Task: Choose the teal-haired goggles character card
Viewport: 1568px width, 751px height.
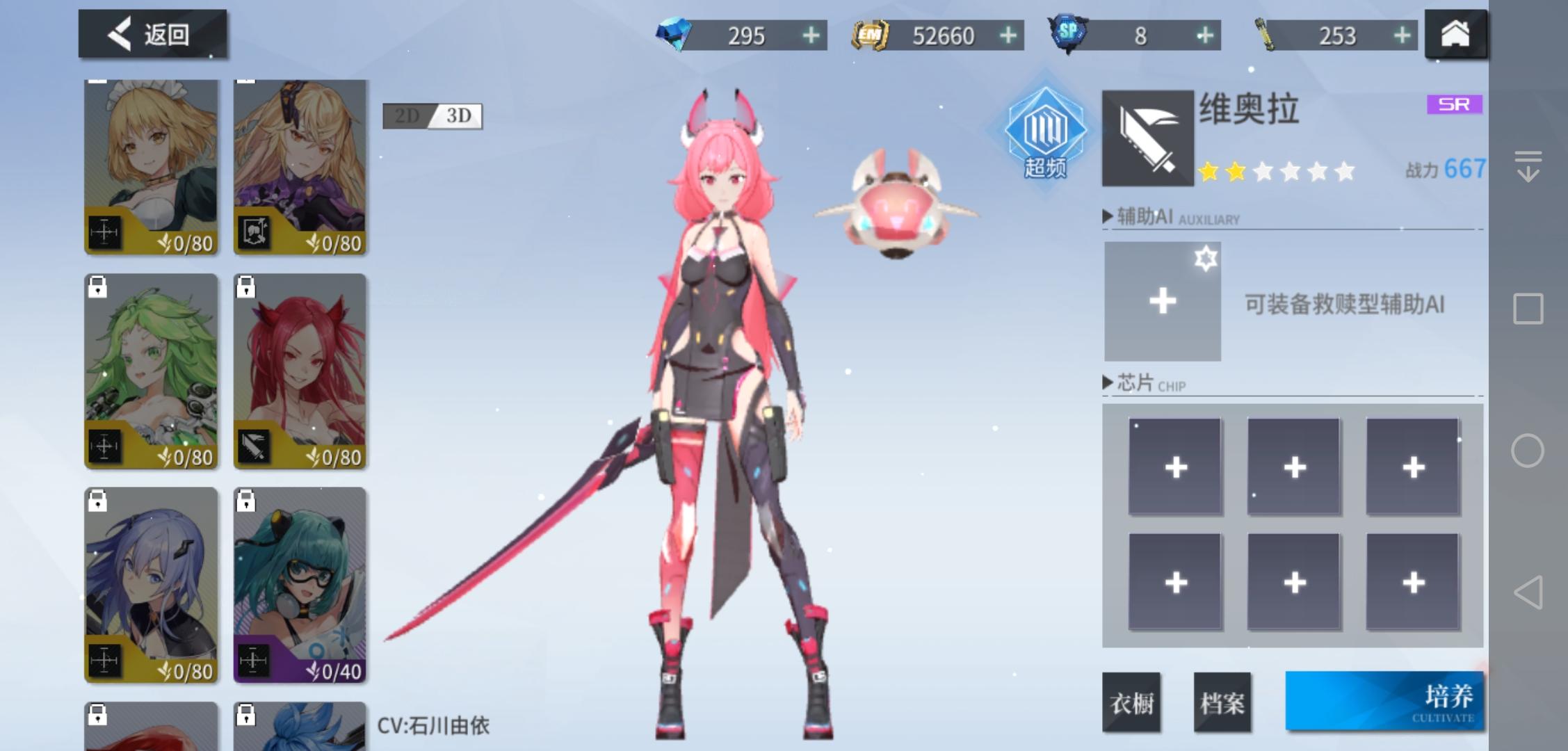Action: 300,585
